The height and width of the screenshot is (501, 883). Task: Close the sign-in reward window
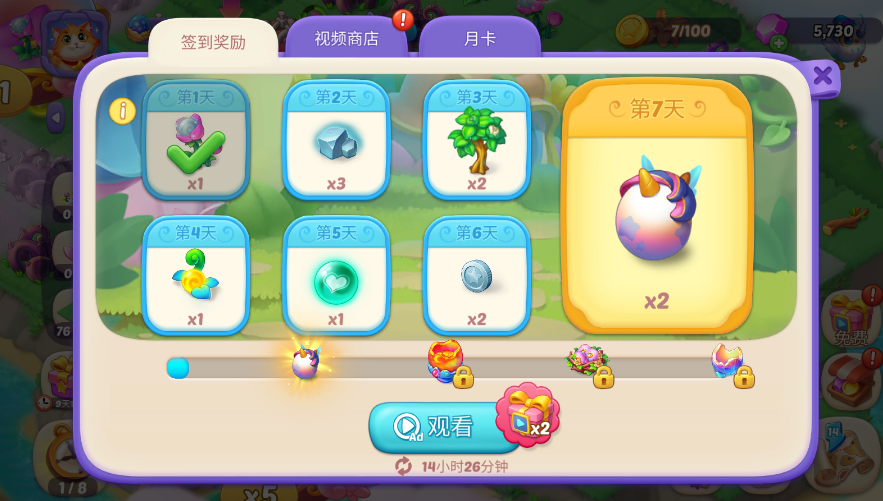pyautogui.click(x=822, y=76)
